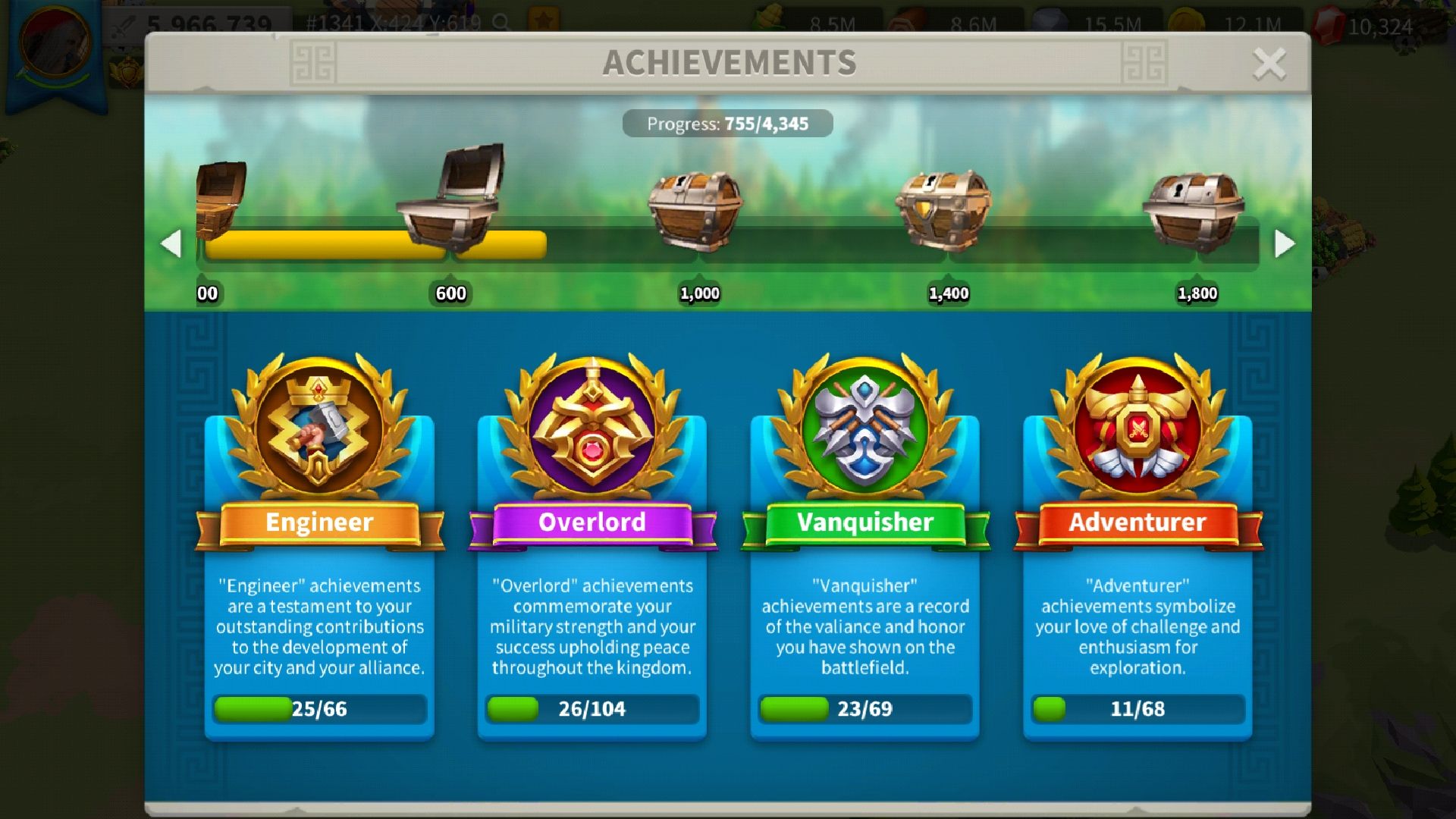Show previous reward chests with left arrow
This screenshot has height=819, width=1456.
coord(172,243)
